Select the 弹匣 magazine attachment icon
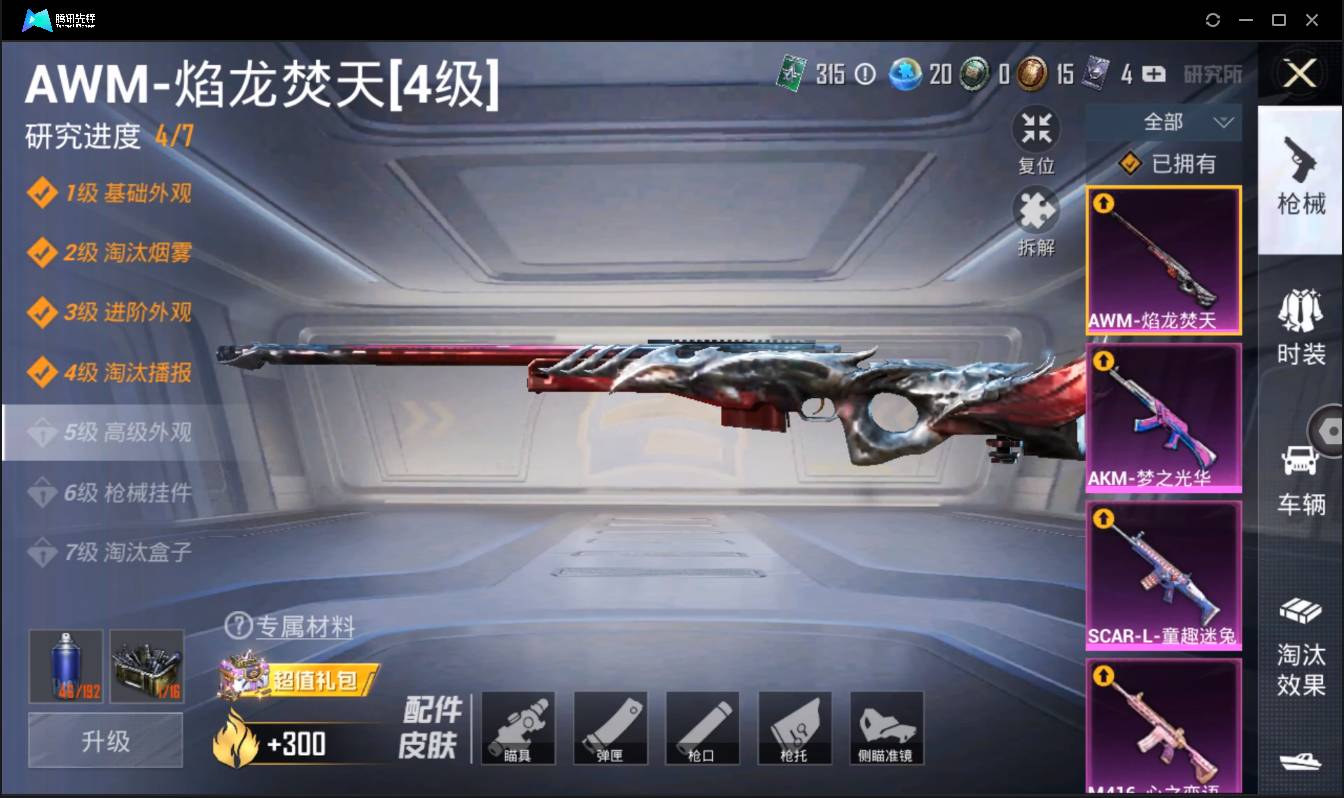This screenshot has width=1344, height=798. 610,727
